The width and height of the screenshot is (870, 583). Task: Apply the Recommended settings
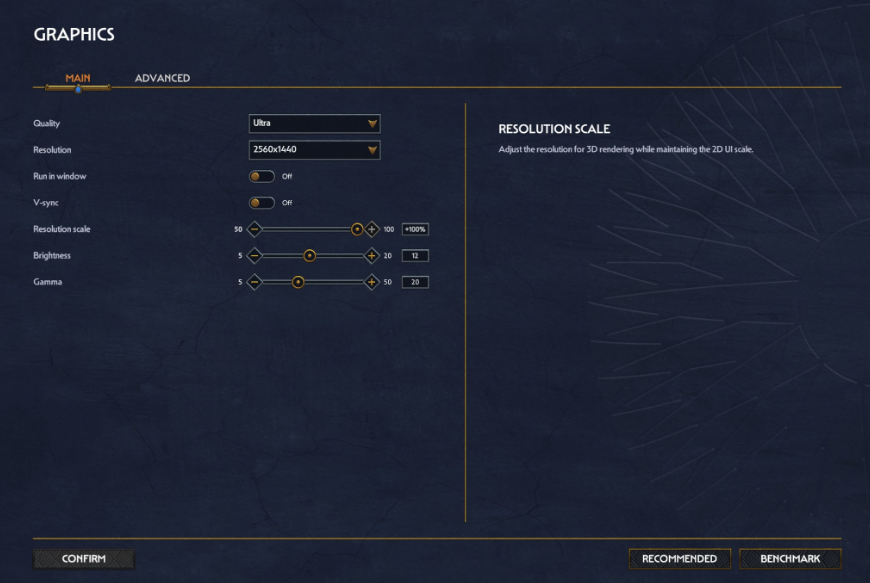click(679, 559)
